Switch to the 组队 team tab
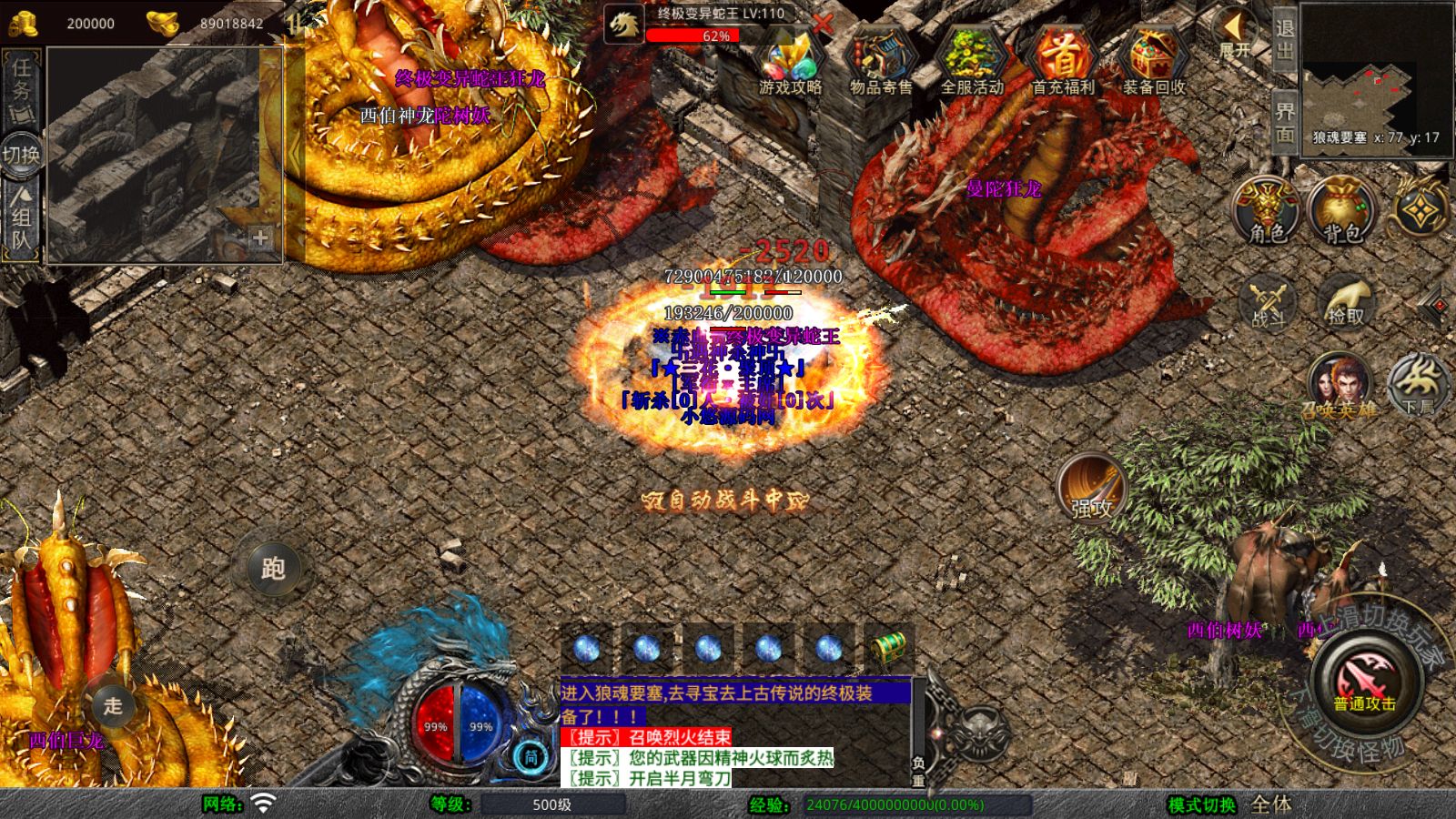This screenshot has width=1456, height=819. [21, 217]
